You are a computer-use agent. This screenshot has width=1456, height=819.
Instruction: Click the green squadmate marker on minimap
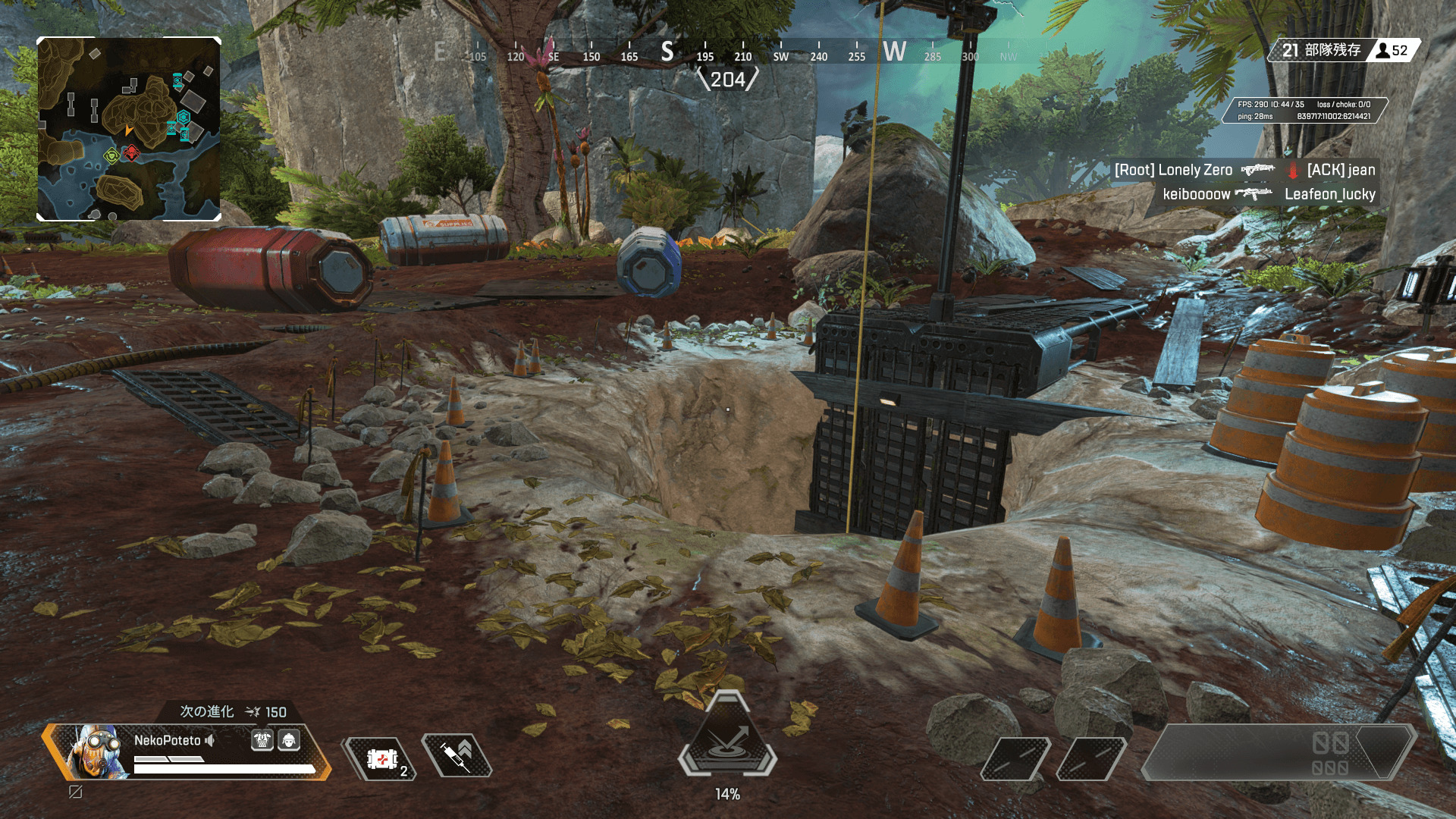point(111,156)
